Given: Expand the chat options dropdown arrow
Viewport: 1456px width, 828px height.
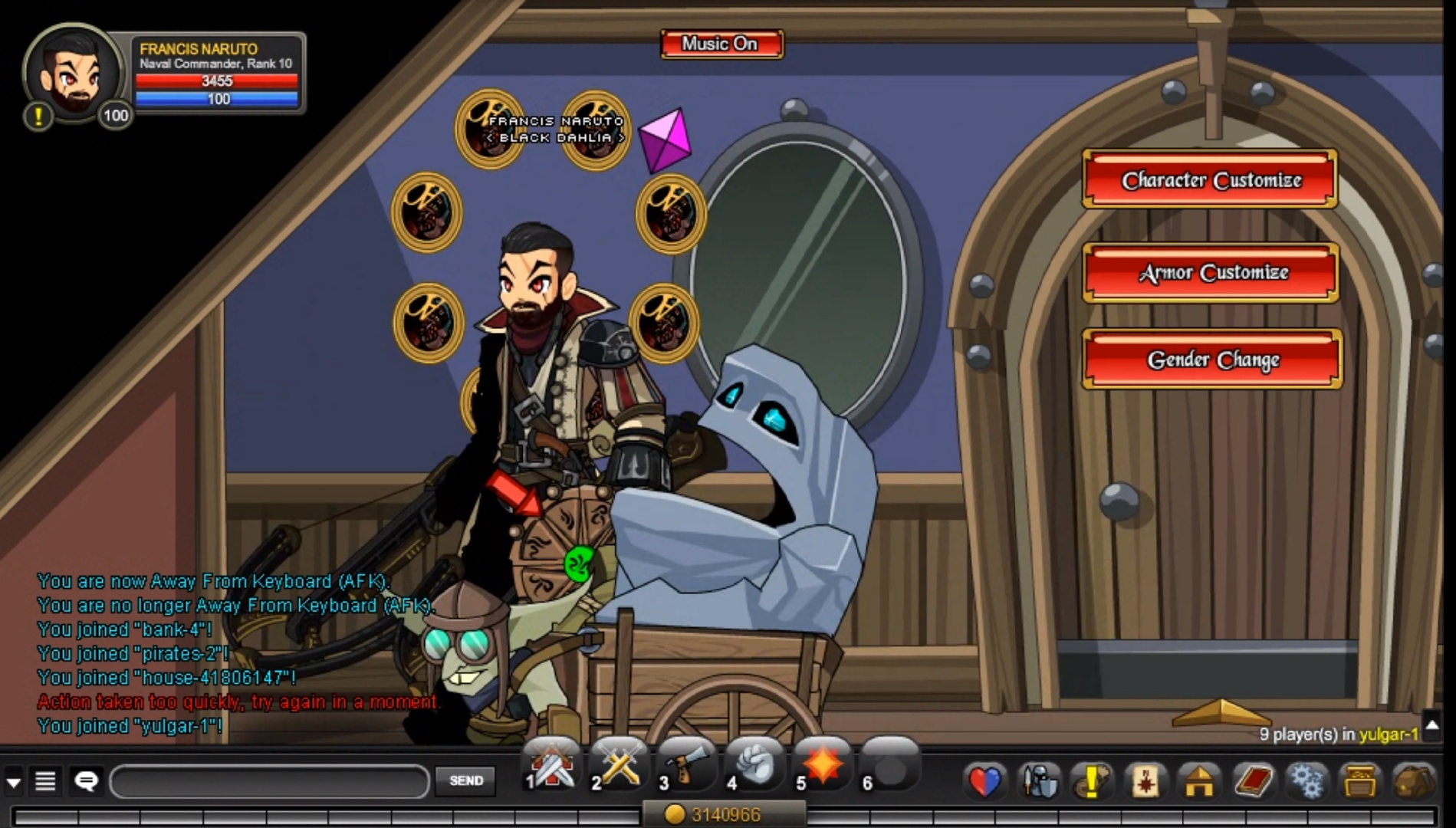Looking at the screenshot, I should point(14,781).
